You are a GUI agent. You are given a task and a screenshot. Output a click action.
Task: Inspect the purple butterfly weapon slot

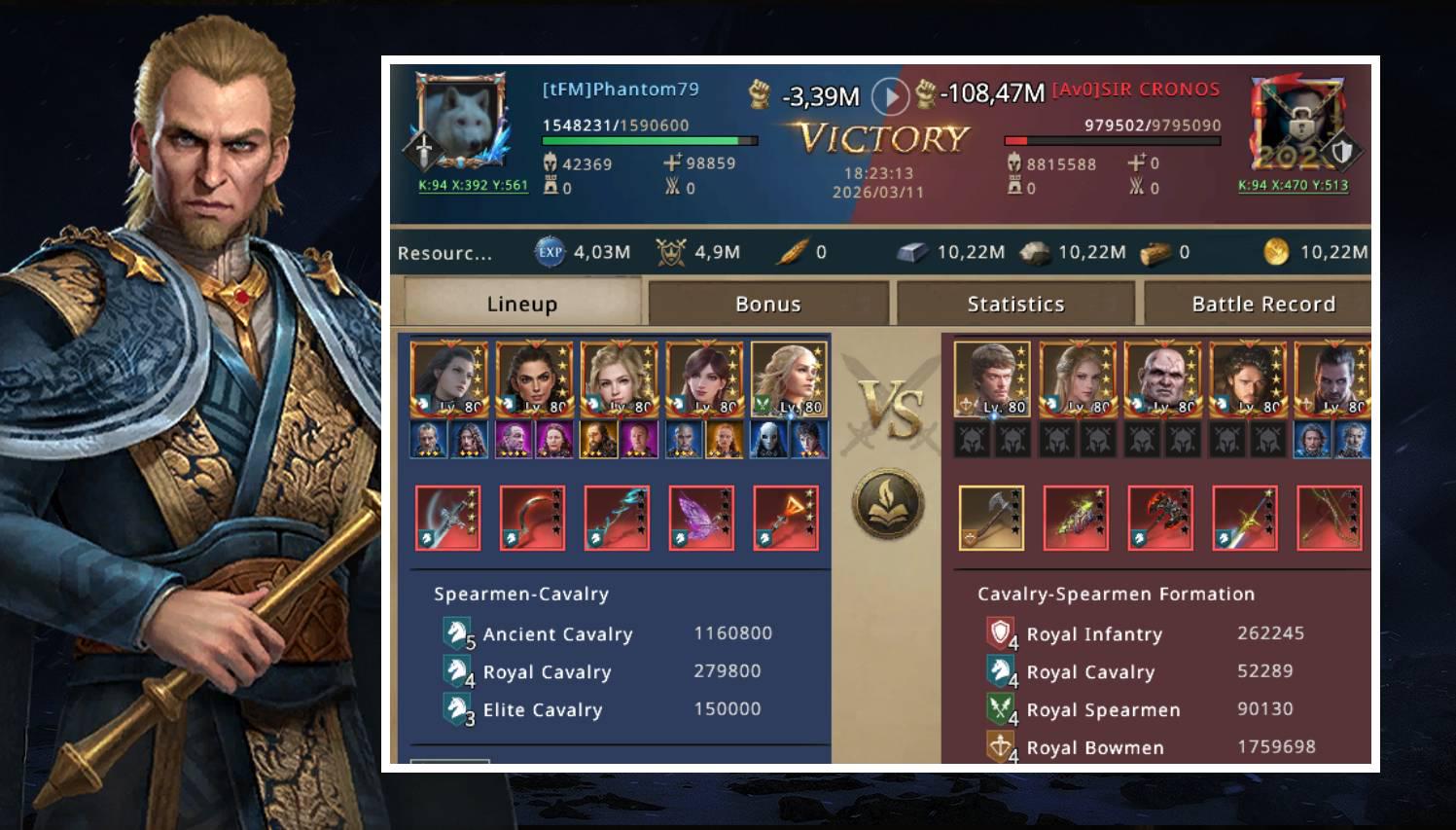[701, 518]
